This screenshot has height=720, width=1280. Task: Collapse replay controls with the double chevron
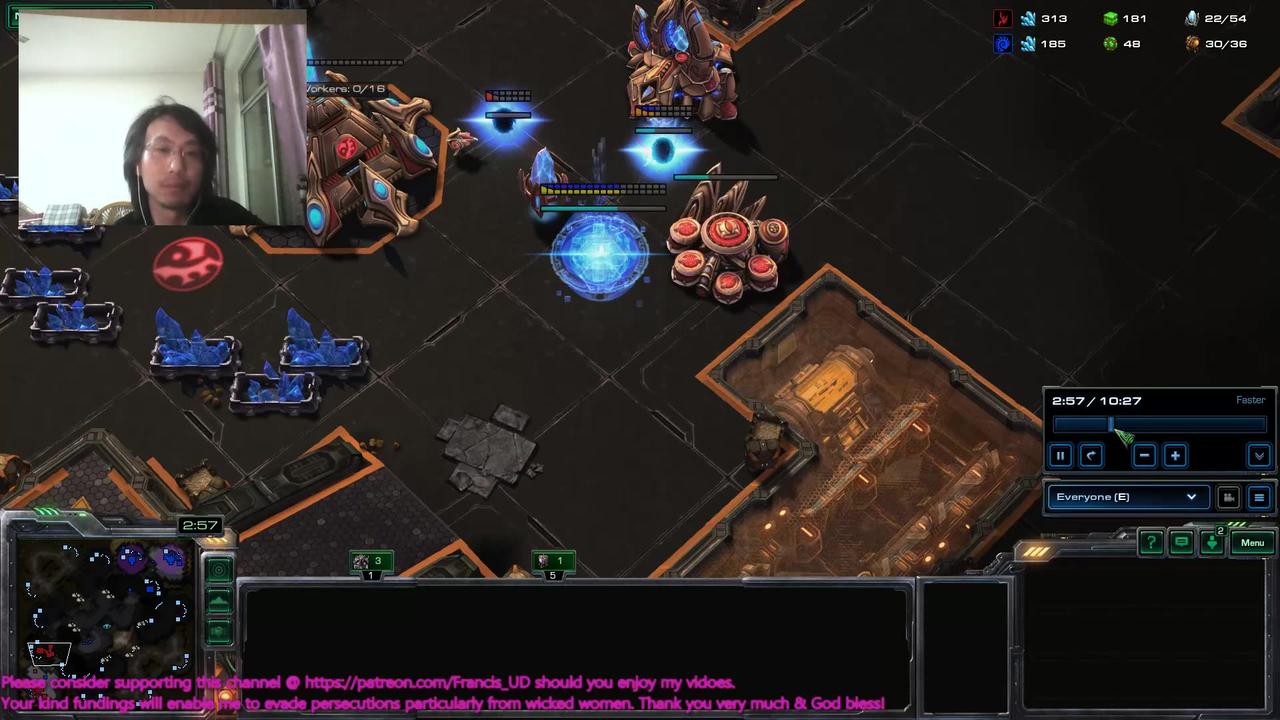click(1259, 456)
